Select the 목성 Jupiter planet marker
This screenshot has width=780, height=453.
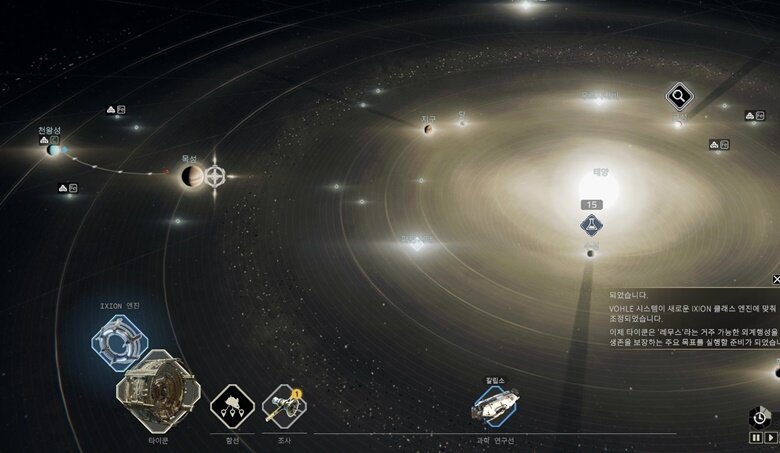[192, 177]
